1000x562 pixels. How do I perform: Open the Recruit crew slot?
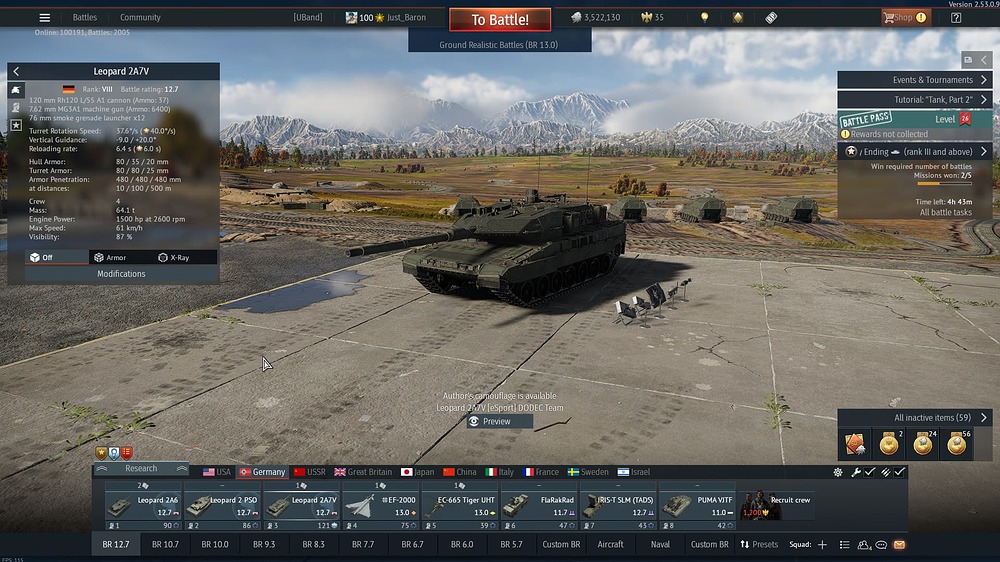tap(776, 505)
